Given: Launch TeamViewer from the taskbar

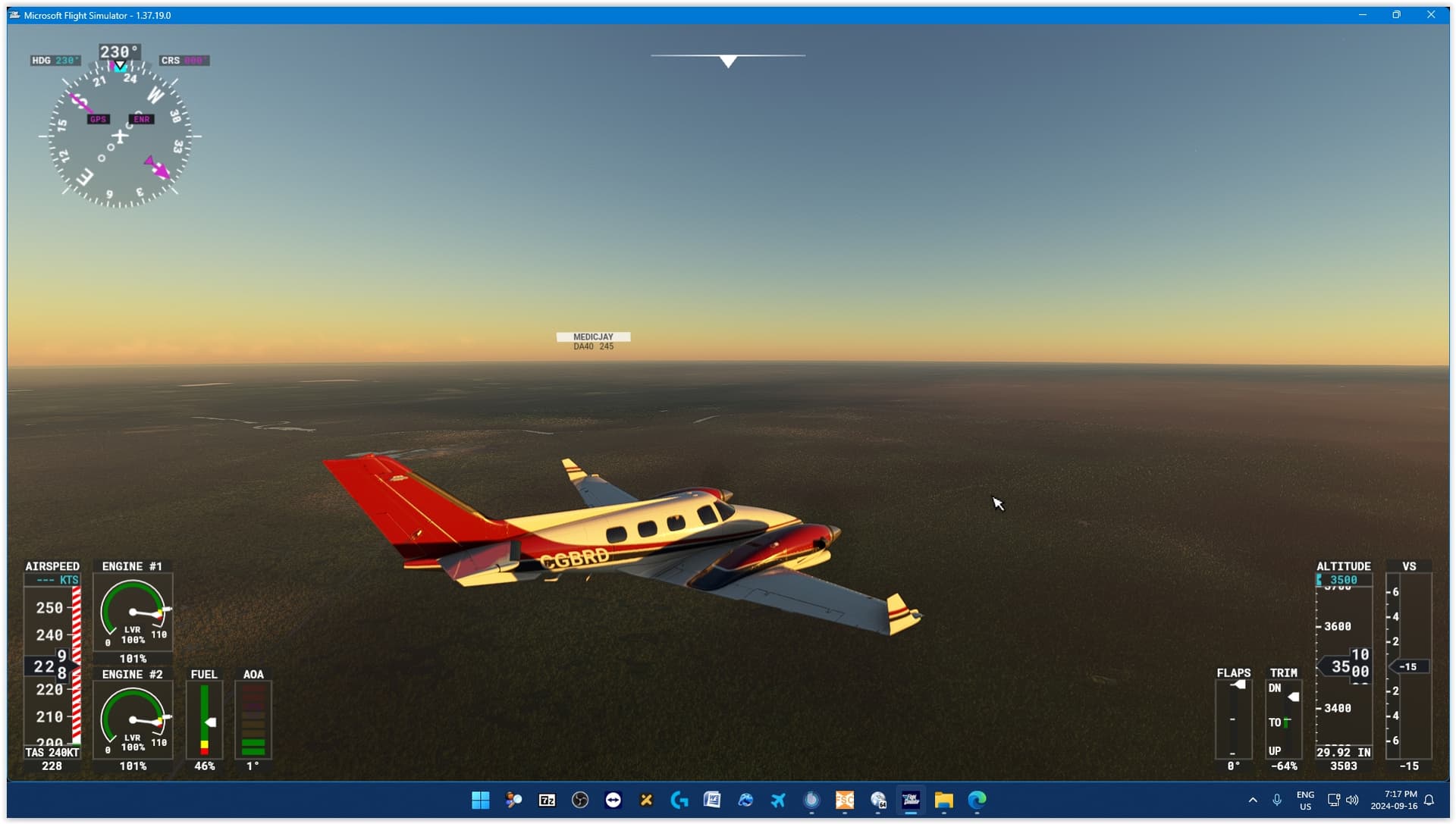Looking at the screenshot, I should [x=613, y=801].
